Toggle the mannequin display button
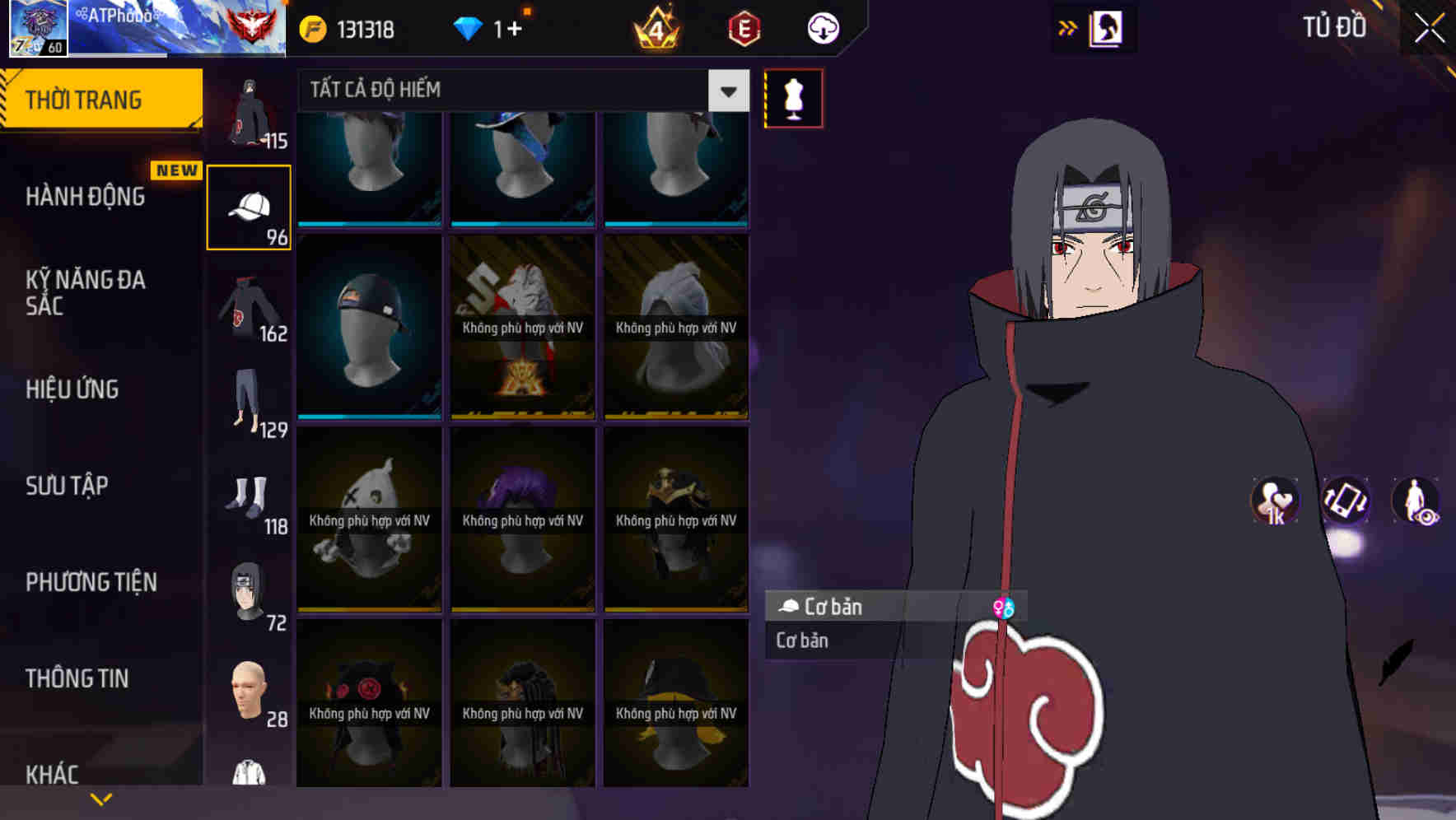The width and height of the screenshot is (1456, 820). pyautogui.click(x=792, y=97)
